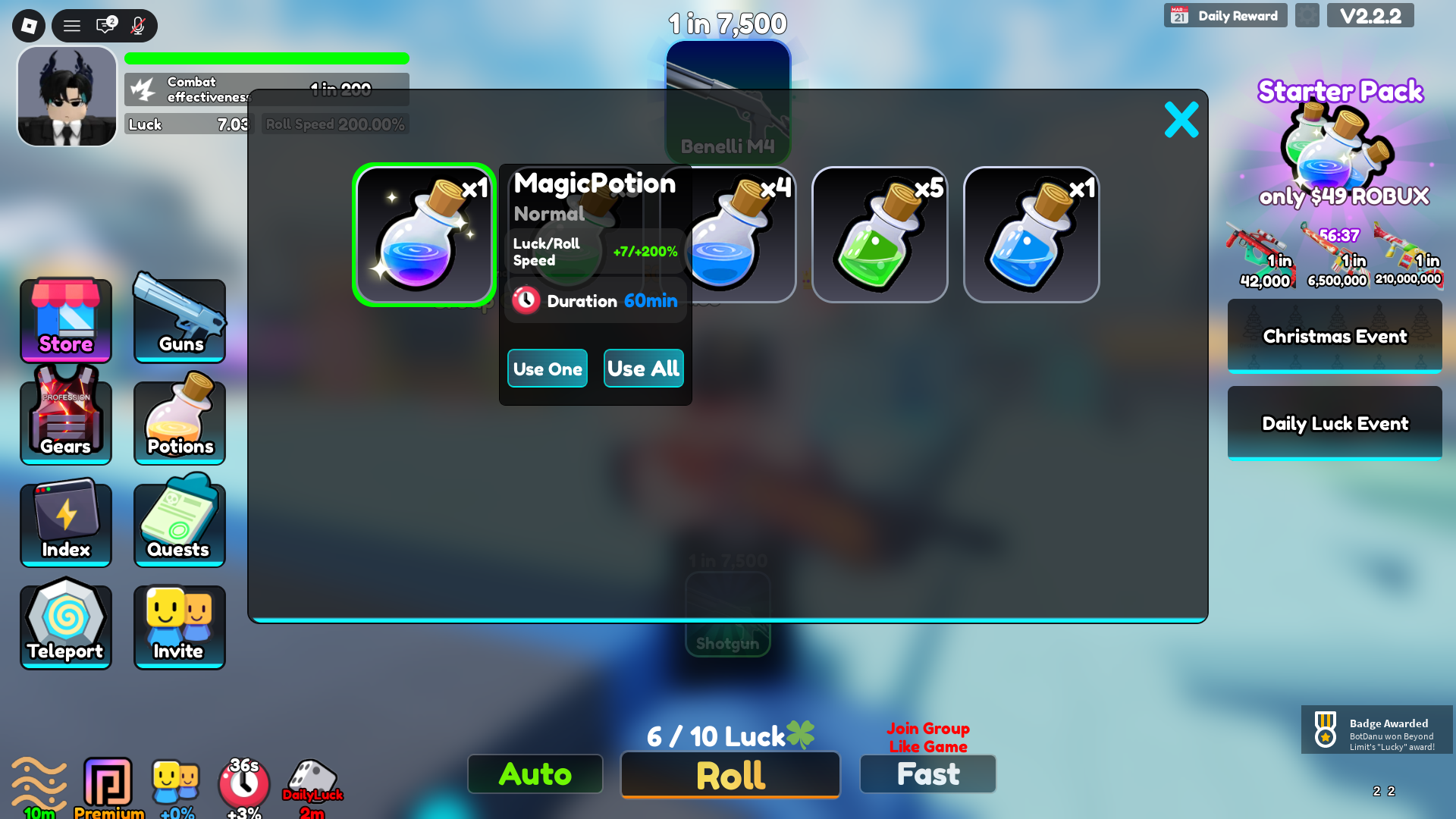Open the Index panel
The image size is (1456, 819).
(65, 523)
